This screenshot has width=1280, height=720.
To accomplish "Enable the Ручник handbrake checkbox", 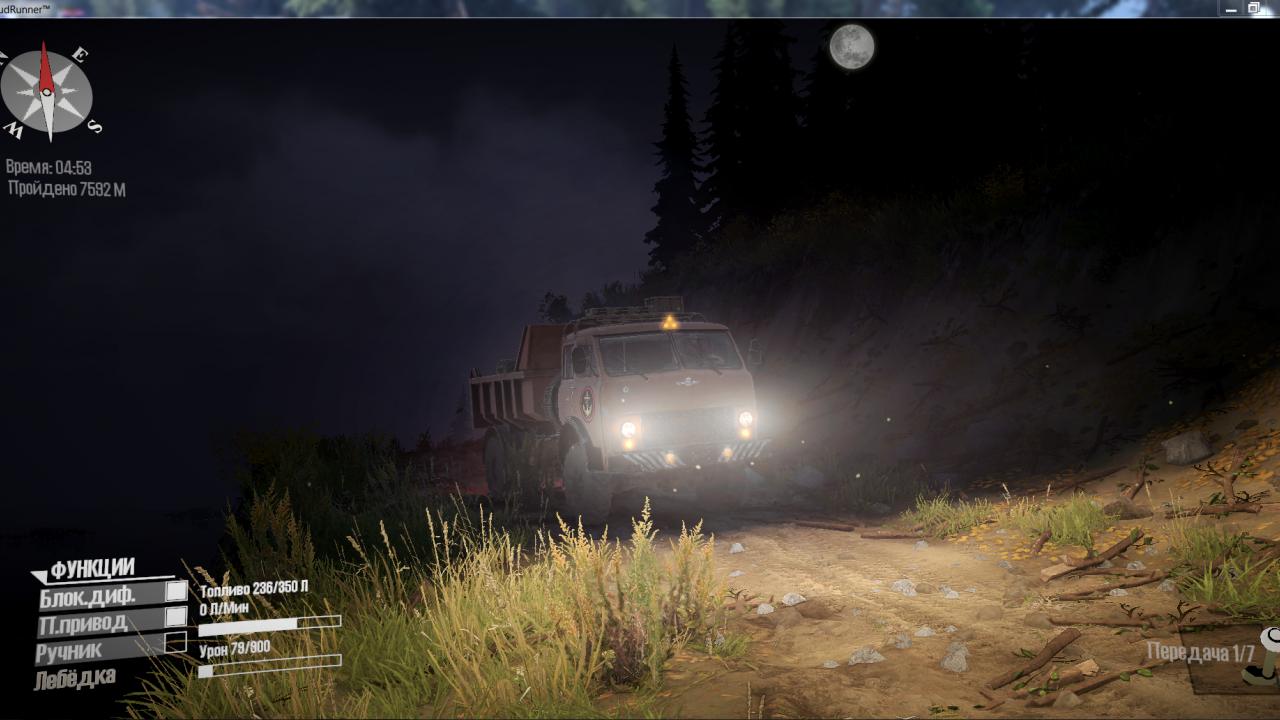I will (176, 643).
